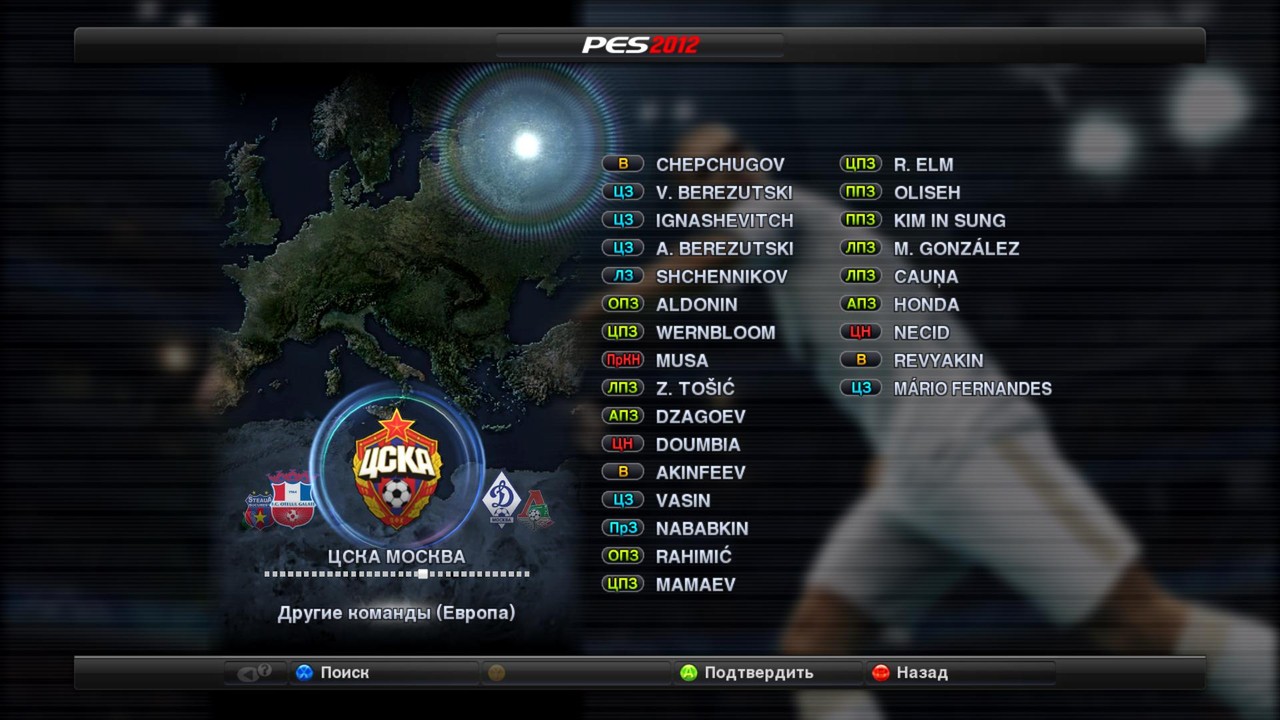The width and height of the screenshot is (1280, 720).
Task: Select Mamaev in the squad list
Action: pyautogui.click(x=695, y=584)
